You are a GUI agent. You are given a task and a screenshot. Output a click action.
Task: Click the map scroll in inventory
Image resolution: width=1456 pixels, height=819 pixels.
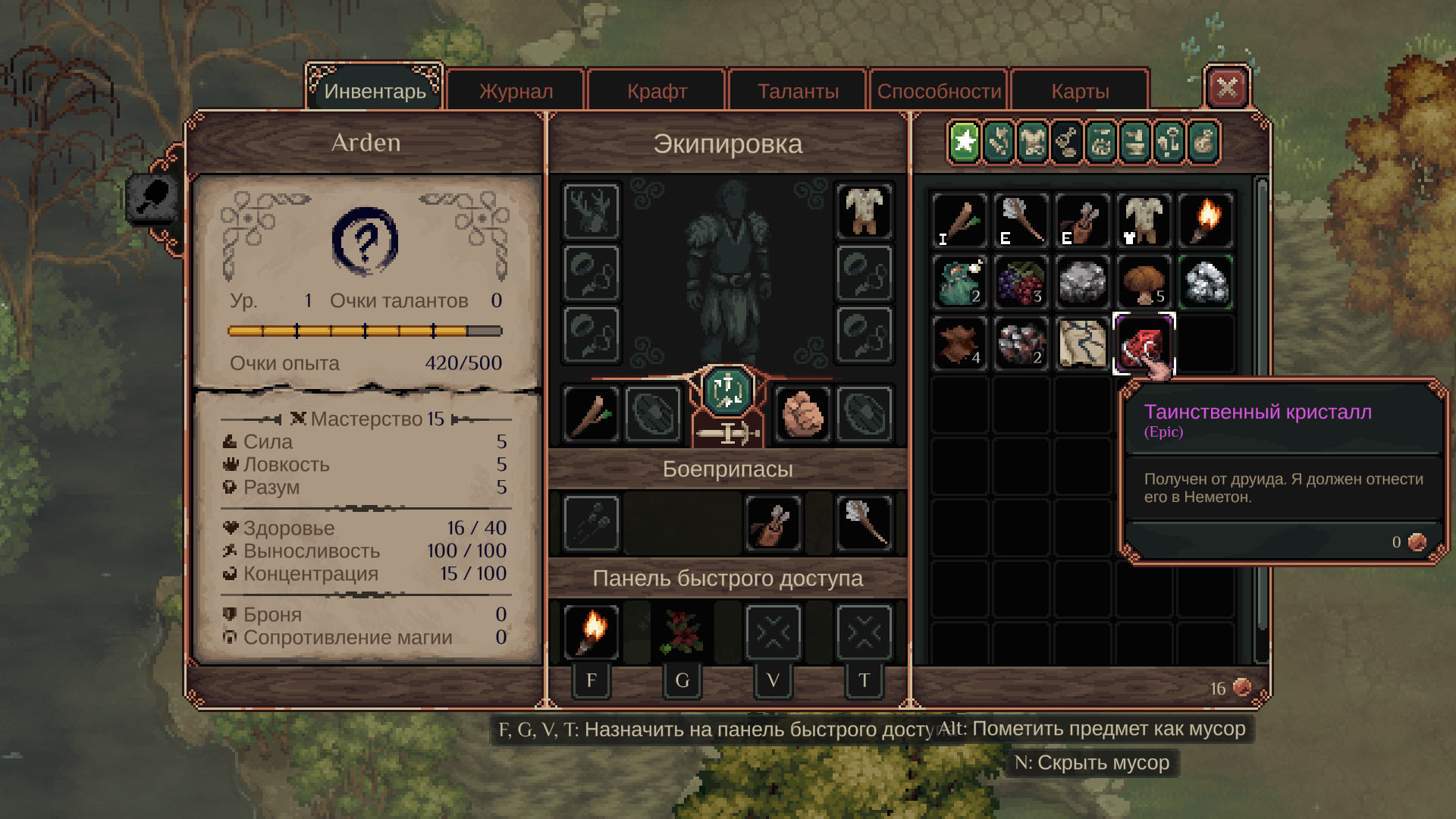[x=1082, y=344]
